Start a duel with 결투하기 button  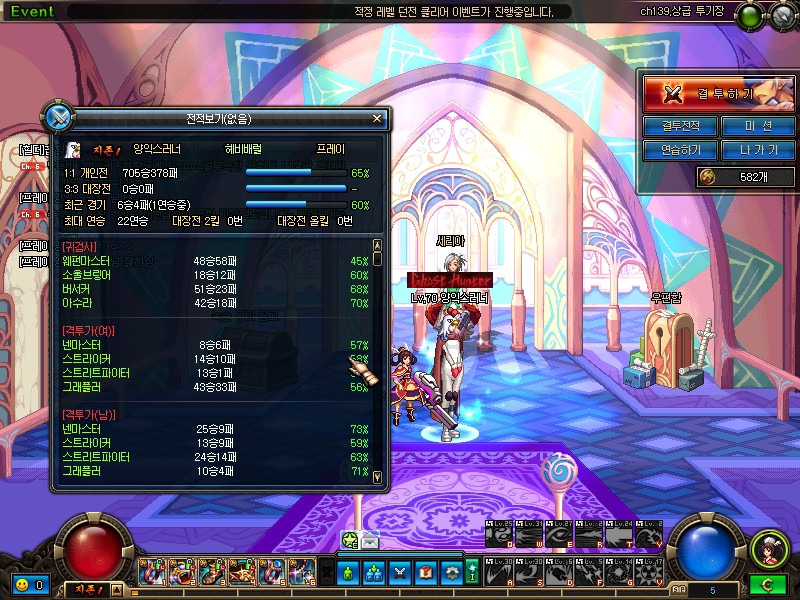(711, 93)
